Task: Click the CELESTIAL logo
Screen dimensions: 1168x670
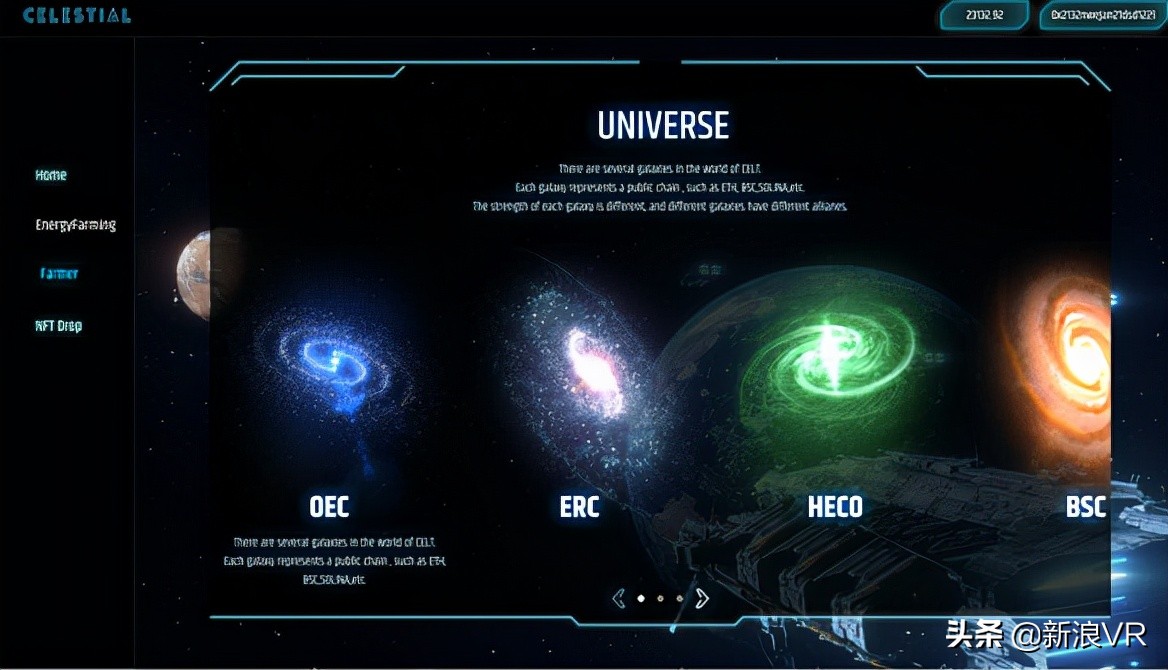Action: click(x=77, y=16)
